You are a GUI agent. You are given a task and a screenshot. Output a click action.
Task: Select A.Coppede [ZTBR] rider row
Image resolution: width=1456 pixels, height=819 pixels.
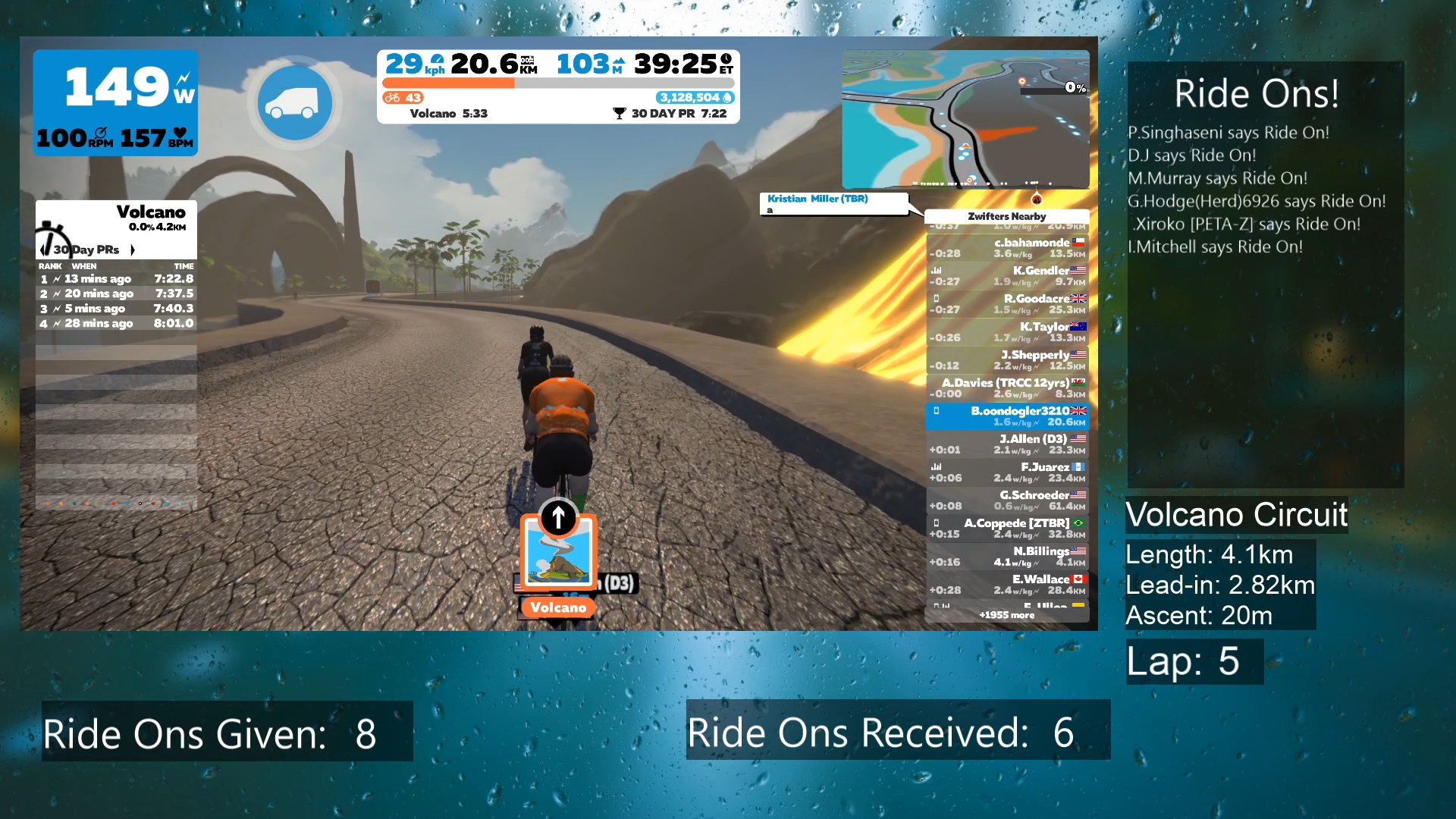(x=1007, y=529)
